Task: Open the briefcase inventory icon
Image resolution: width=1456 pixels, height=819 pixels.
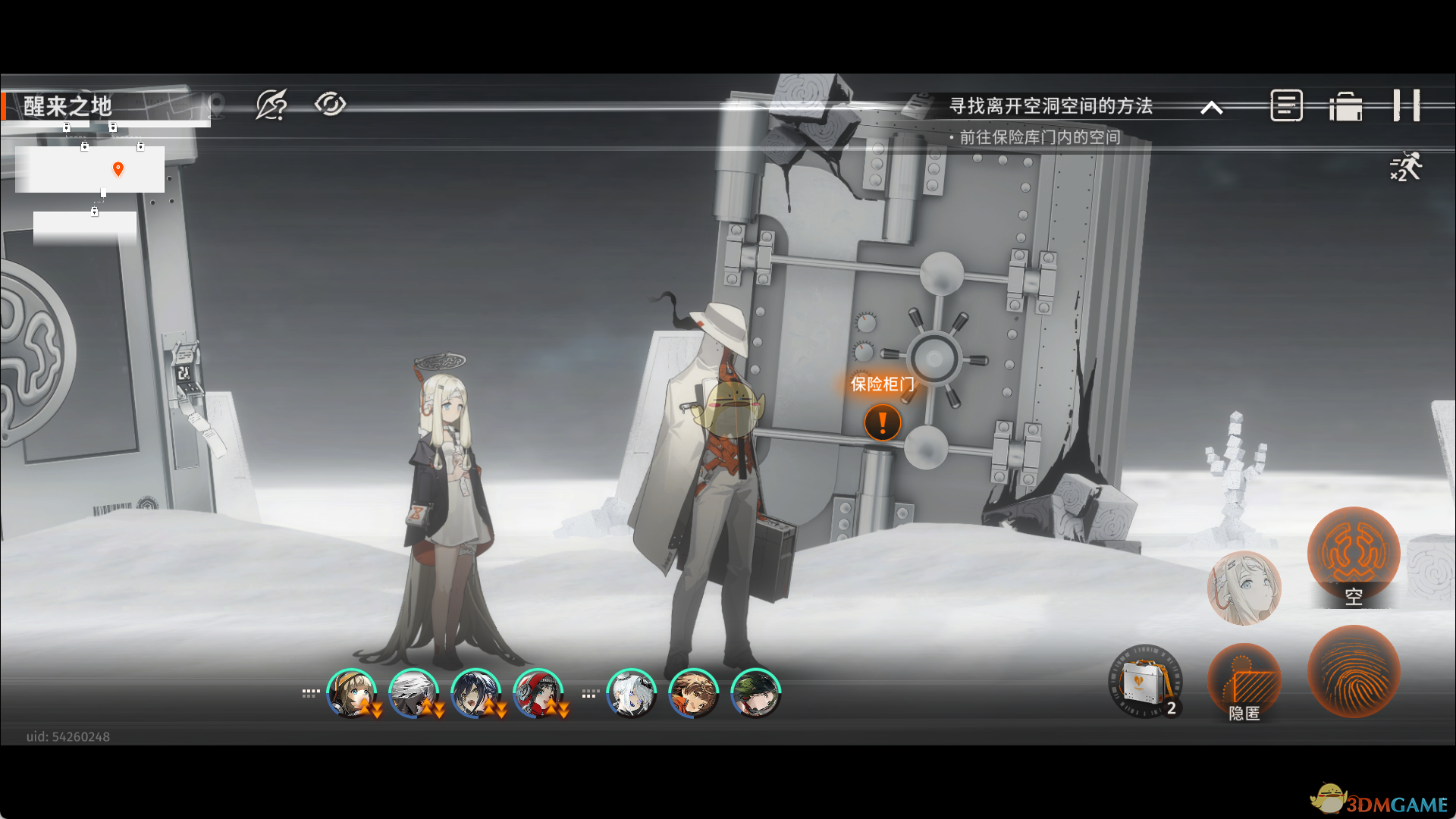Action: coord(1346,106)
